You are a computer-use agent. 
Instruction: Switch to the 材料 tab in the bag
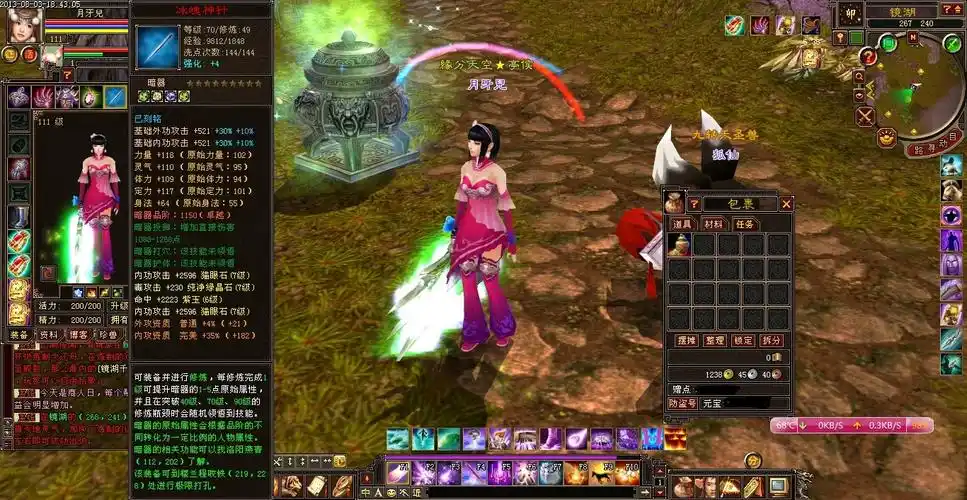[x=712, y=224]
